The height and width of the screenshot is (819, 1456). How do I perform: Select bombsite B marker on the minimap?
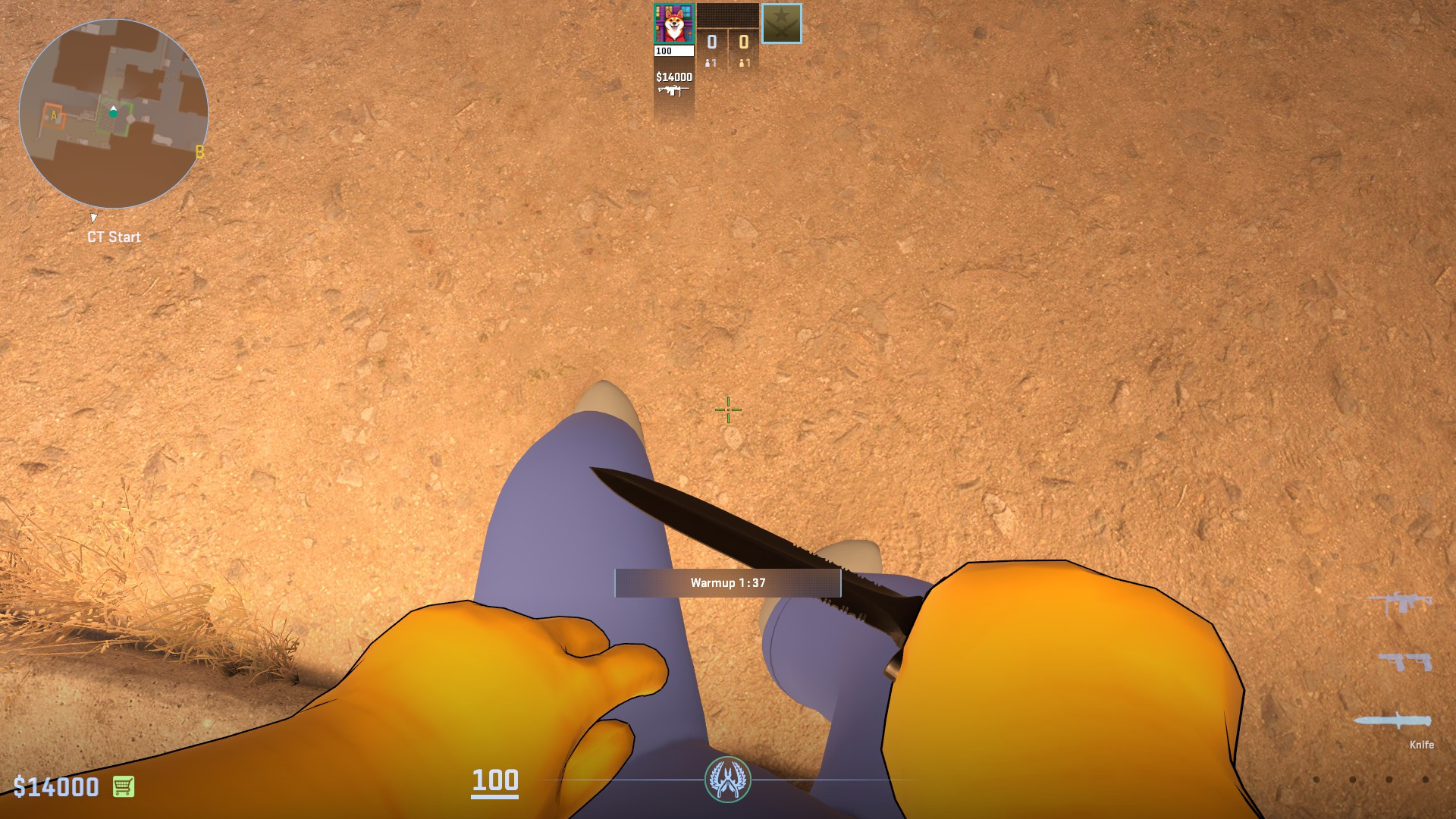tap(199, 152)
